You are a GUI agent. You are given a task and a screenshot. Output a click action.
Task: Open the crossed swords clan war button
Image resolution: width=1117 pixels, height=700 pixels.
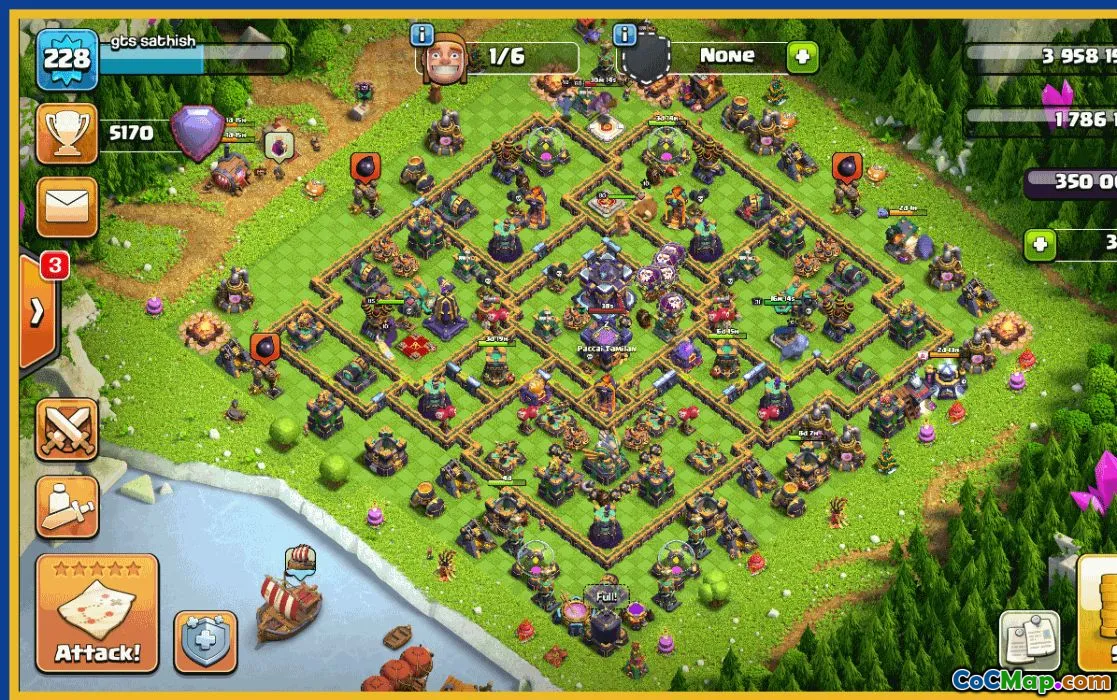(x=67, y=429)
